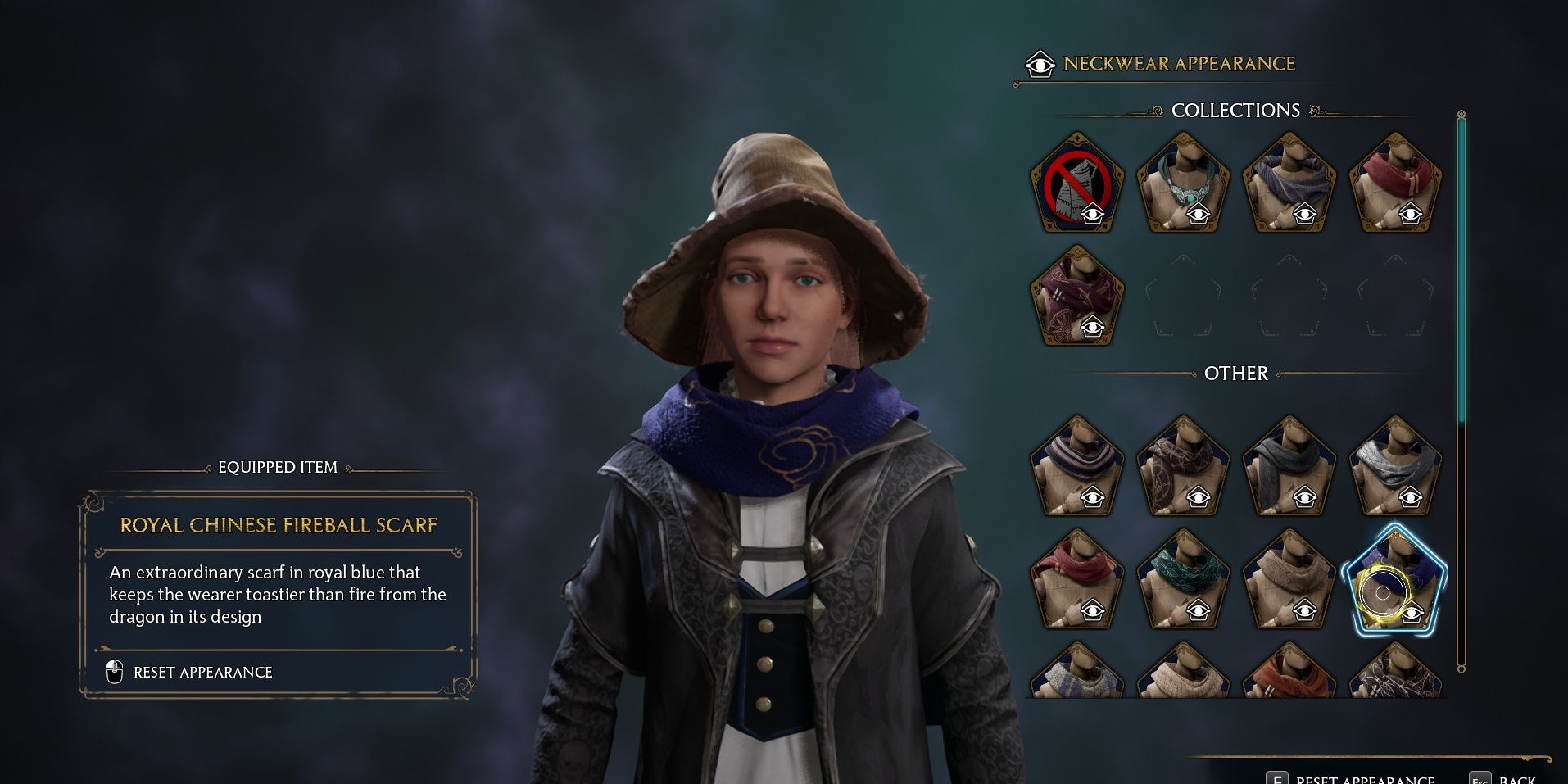Select the striped purple scarf under Other
The height and width of the screenshot is (784, 1568).
(1077, 467)
